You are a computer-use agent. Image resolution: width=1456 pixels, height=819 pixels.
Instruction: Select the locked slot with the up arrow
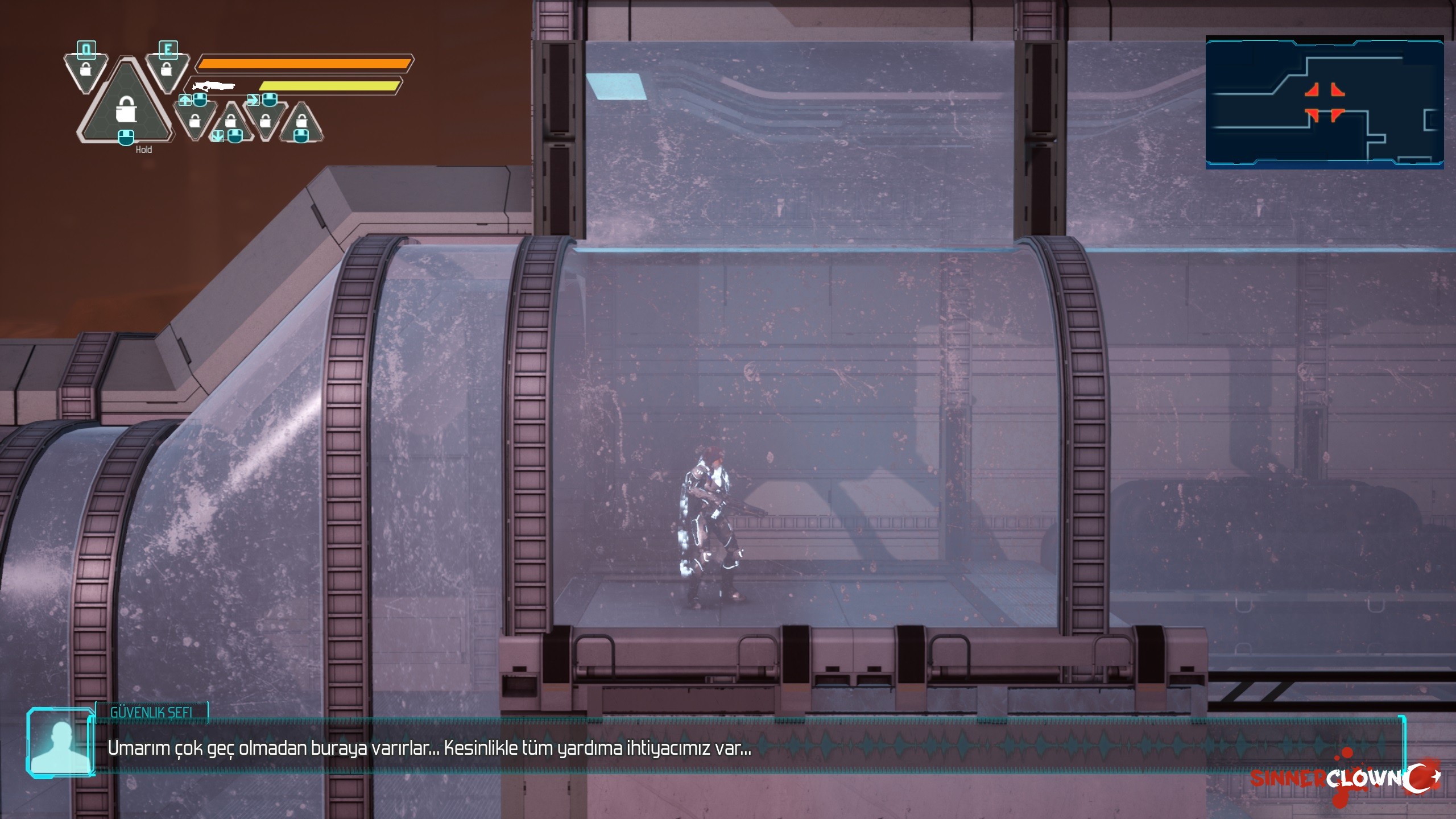click(x=195, y=121)
